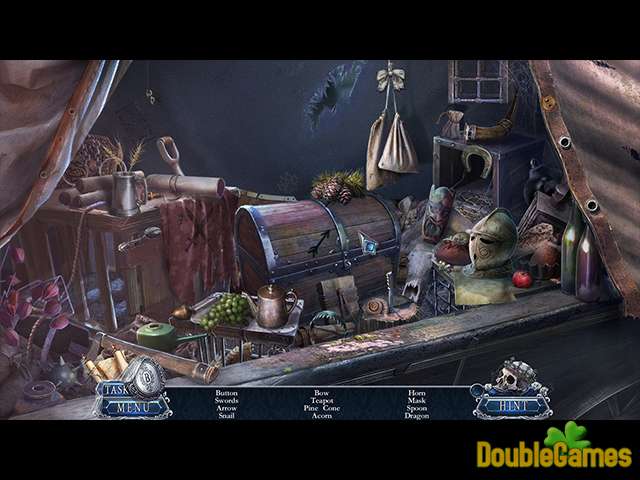The width and height of the screenshot is (640, 480).
Task: Open the Task list button
Action: pos(110,388)
